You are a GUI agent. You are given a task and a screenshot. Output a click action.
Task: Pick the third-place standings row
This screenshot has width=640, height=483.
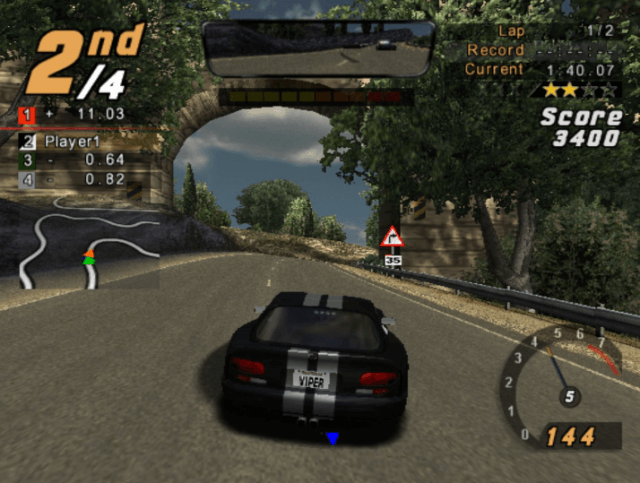(75, 160)
